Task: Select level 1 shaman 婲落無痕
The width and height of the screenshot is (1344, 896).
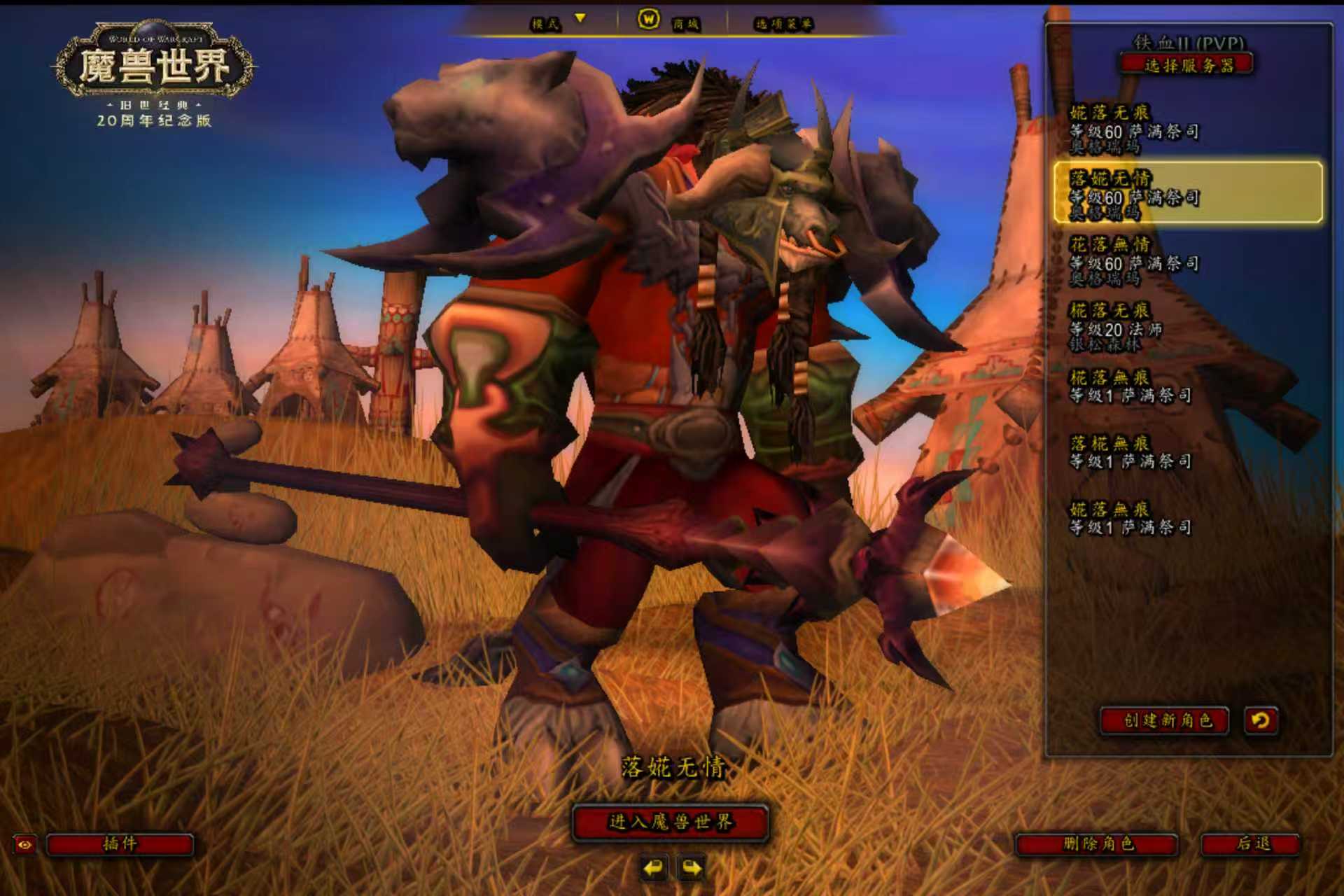Action: (x=1130, y=518)
